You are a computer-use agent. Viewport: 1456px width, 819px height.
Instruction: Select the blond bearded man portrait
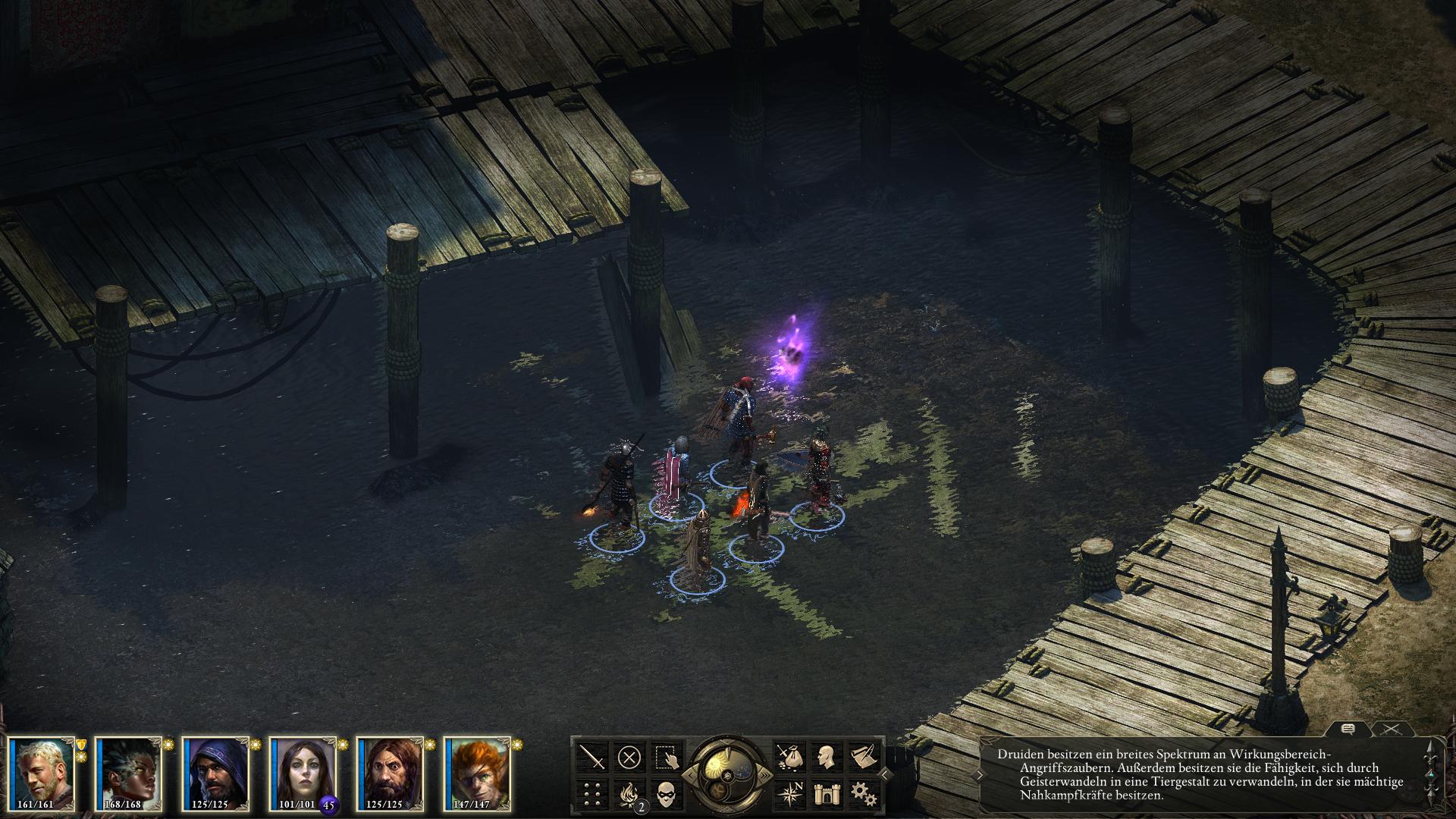pyautogui.click(x=43, y=773)
